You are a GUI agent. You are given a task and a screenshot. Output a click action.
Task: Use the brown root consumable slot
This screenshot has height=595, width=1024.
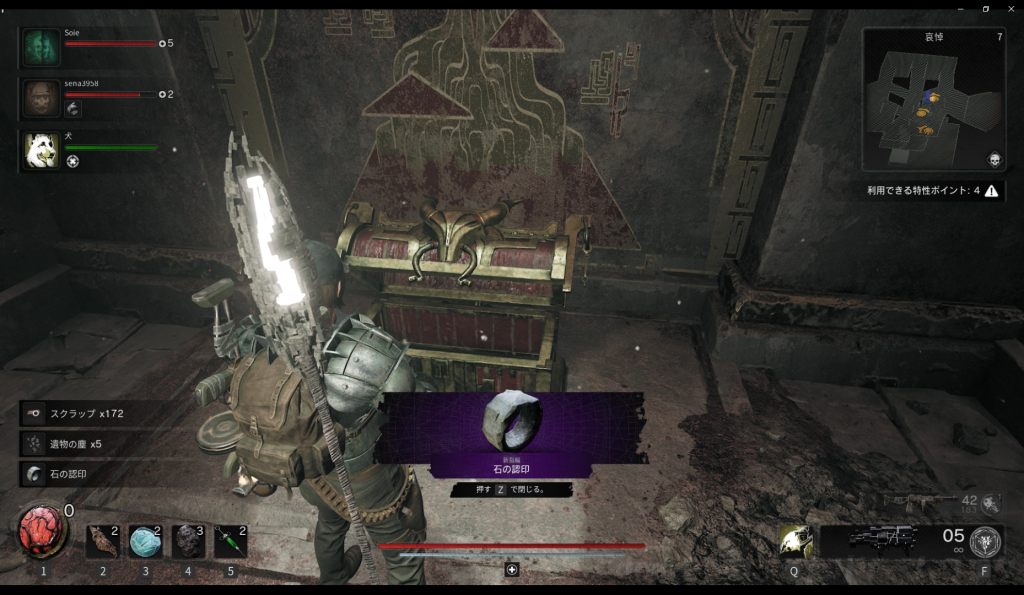102,541
